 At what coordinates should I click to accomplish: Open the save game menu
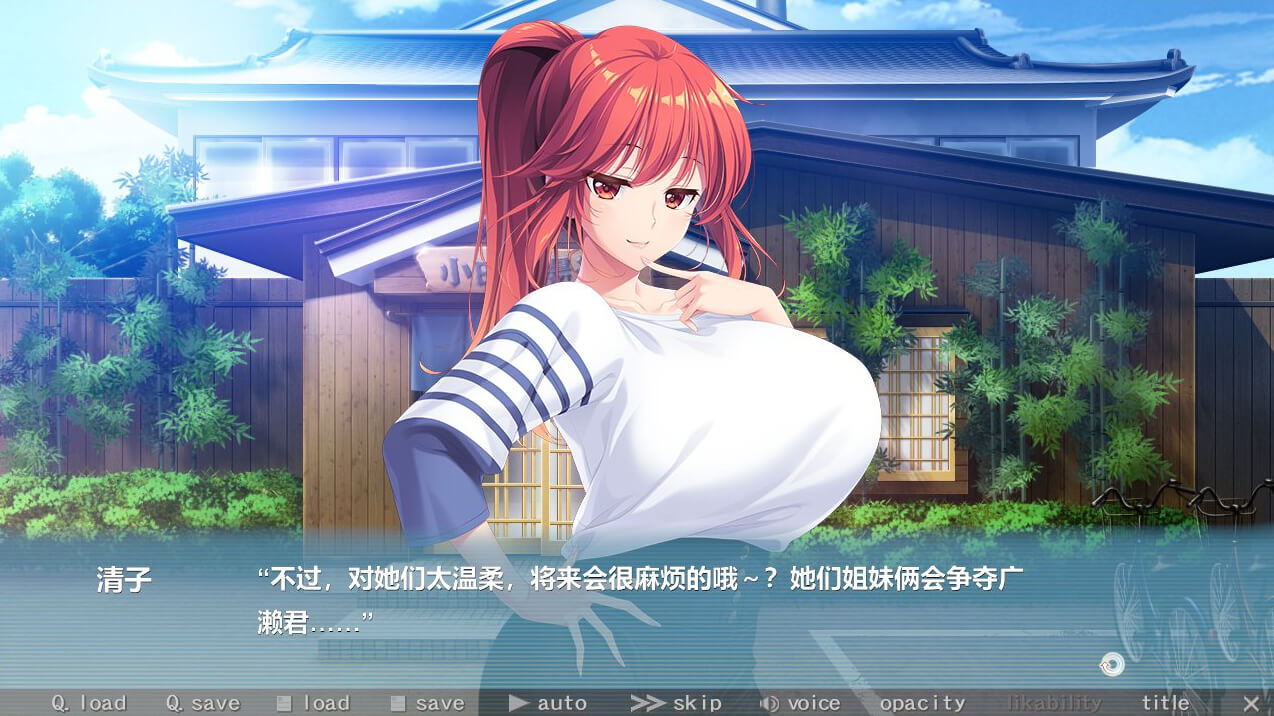pos(427,703)
